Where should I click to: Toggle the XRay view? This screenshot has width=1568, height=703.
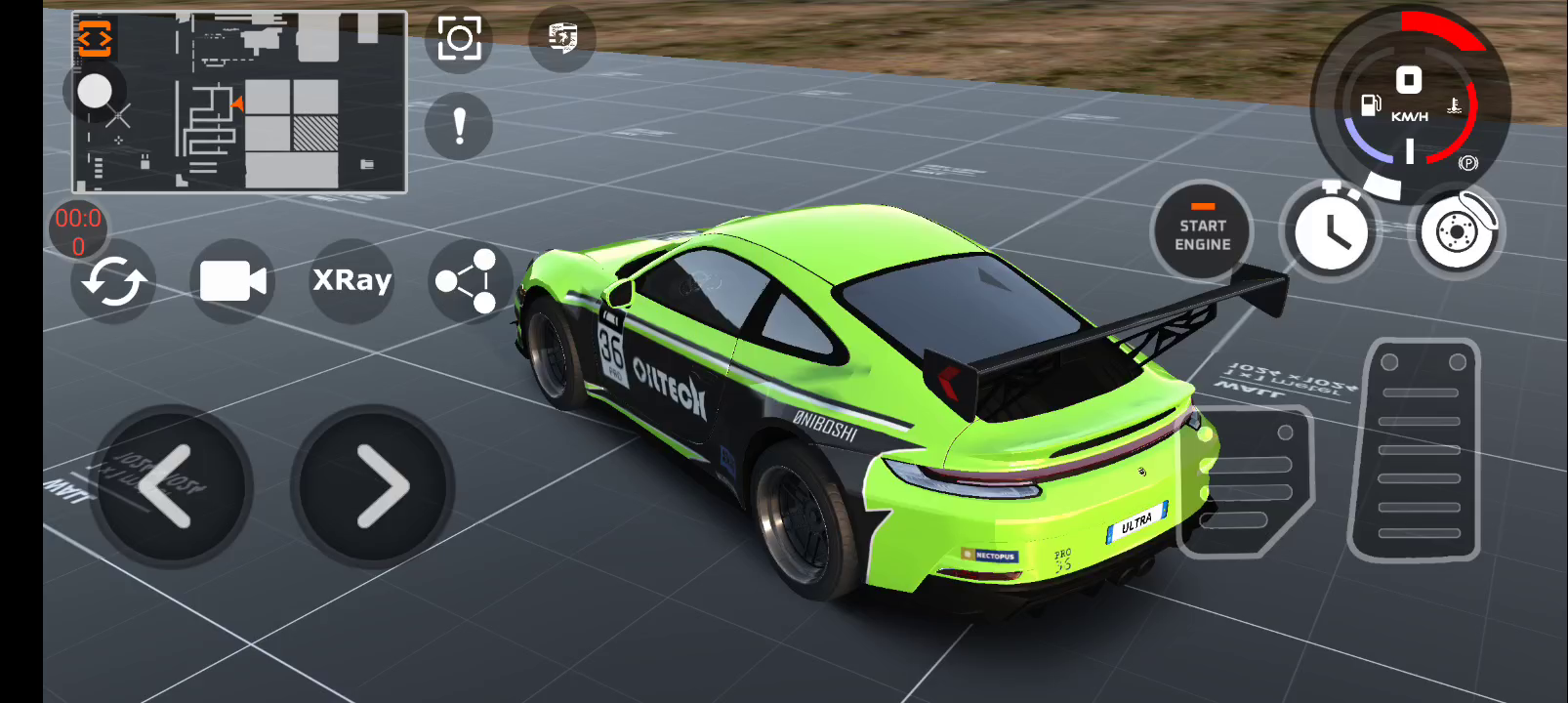351,281
